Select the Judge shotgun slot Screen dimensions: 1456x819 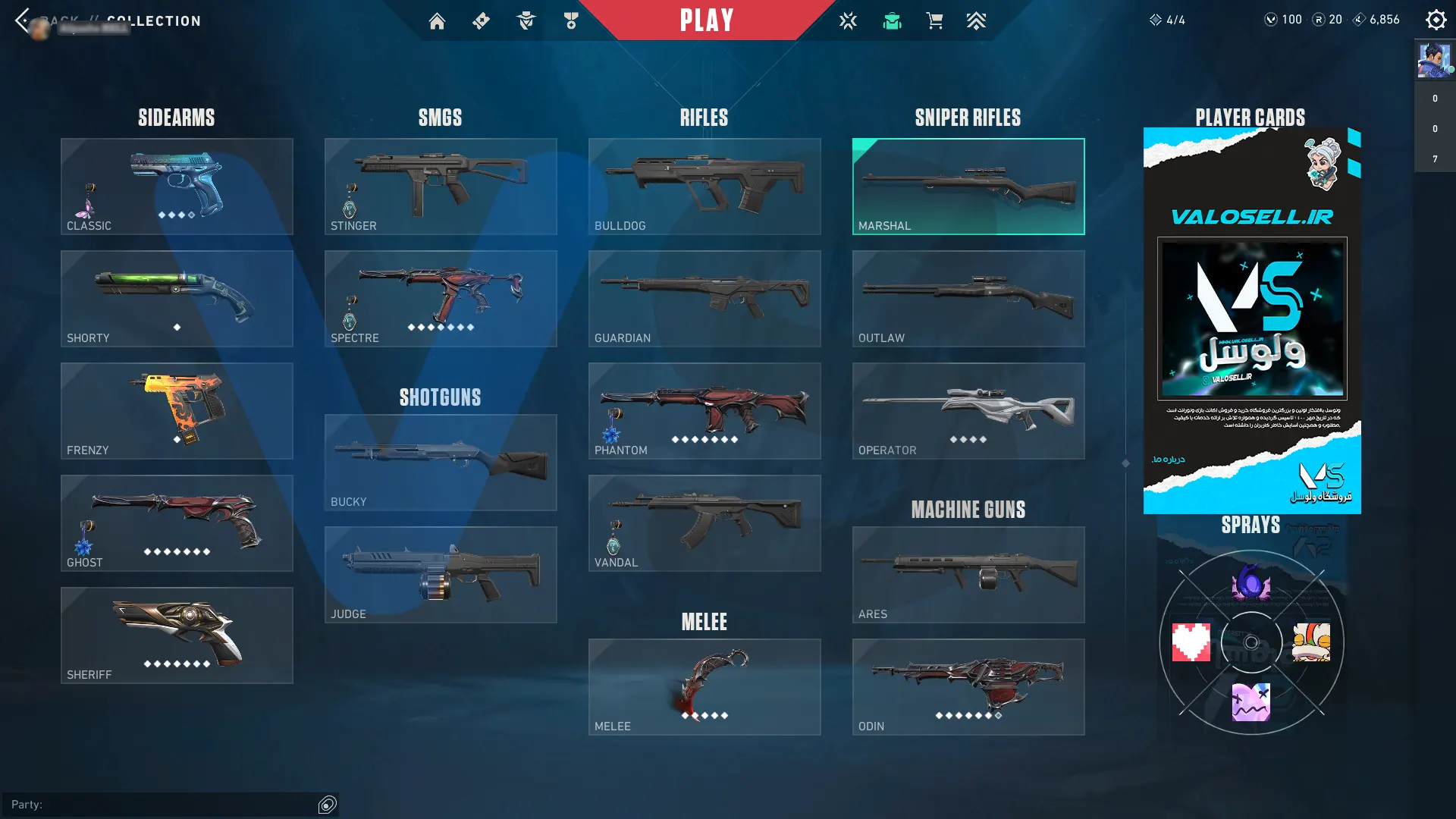click(441, 575)
